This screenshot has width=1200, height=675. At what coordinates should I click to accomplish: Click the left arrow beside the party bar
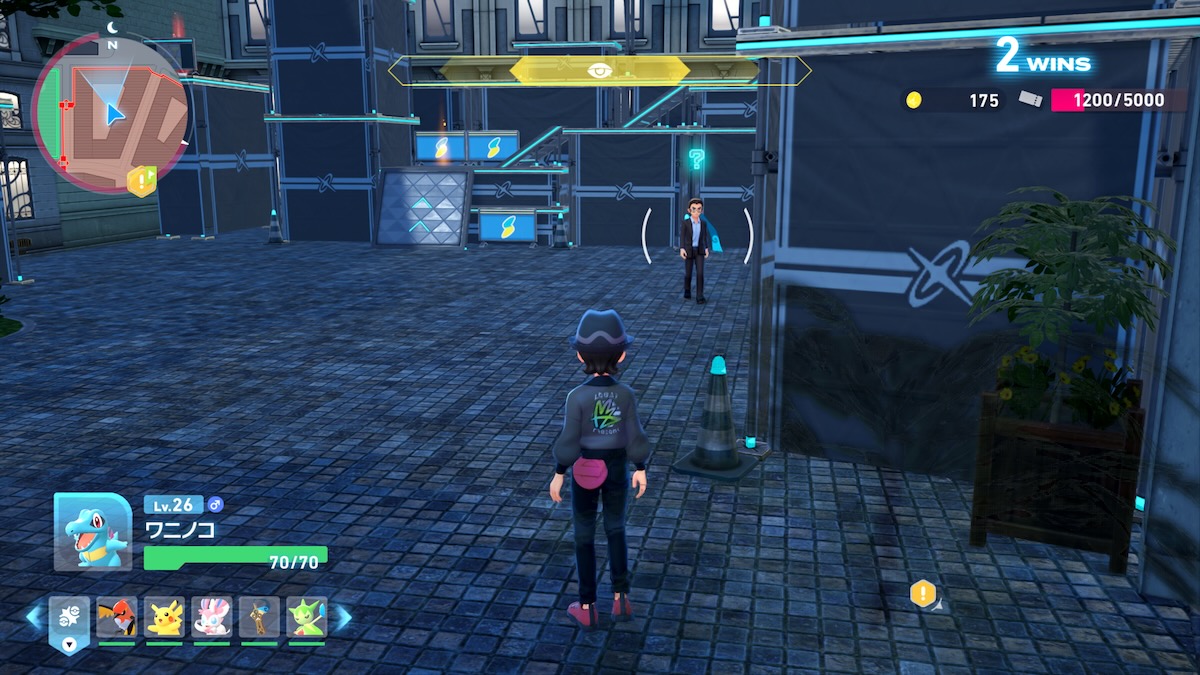click(x=34, y=618)
